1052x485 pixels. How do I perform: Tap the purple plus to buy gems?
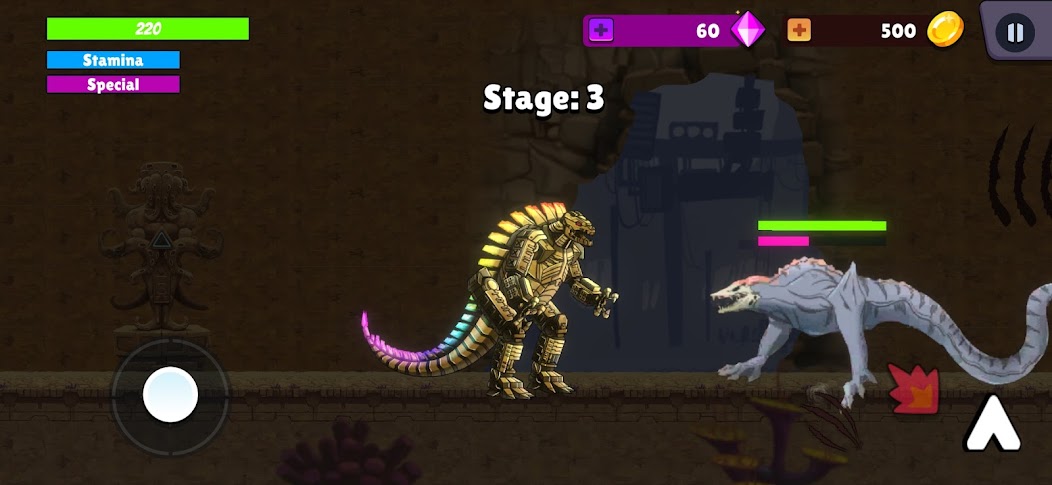601,31
